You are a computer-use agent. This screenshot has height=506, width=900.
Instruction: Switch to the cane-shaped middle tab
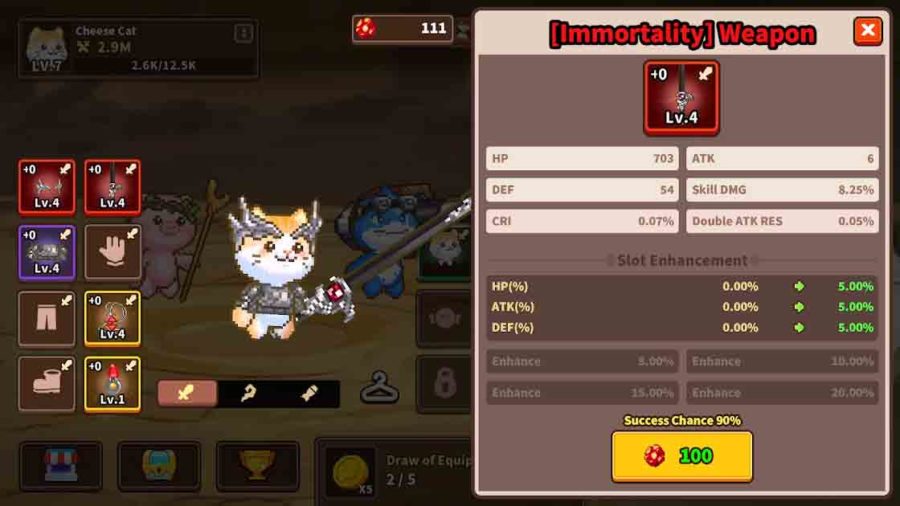(248, 393)
